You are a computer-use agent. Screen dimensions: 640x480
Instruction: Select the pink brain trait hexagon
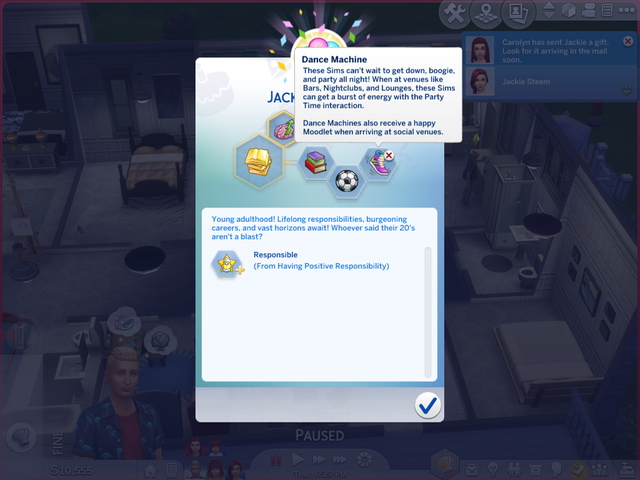[x=282, y=128]
